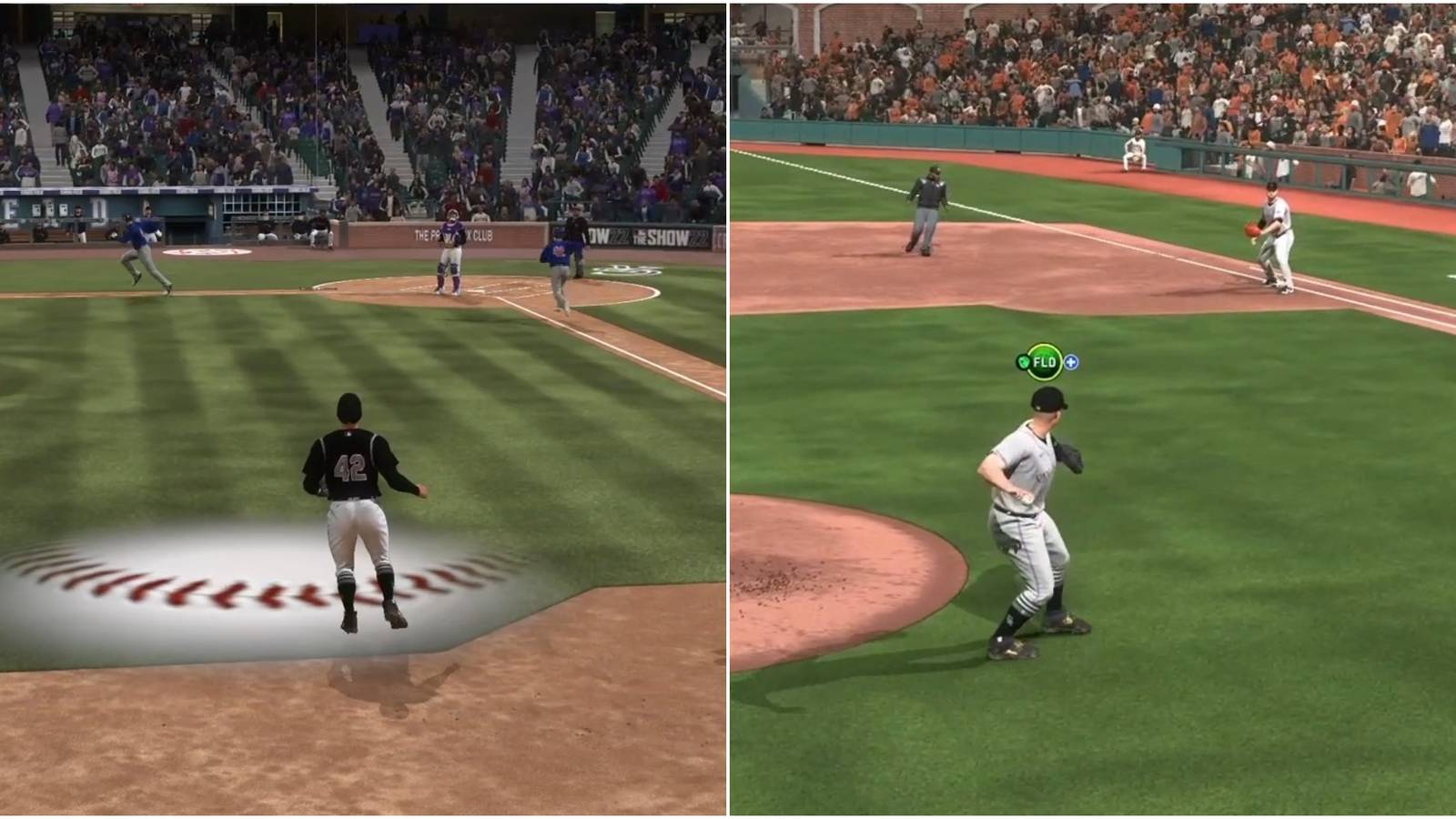Toggle the fielder indicator above the pitcher
Viewport: 1456px width, 819px height.
1044,361
